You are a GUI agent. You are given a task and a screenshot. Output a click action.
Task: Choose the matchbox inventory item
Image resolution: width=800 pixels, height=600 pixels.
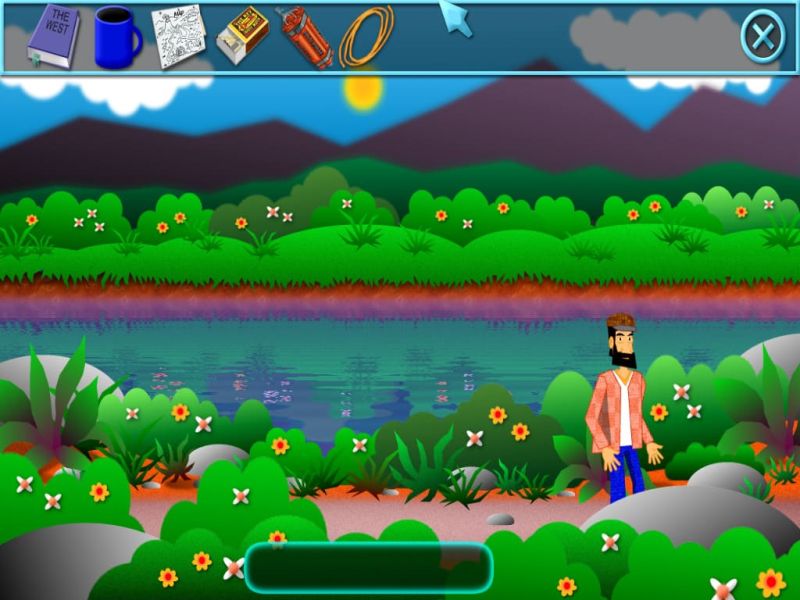click(x=241, y=37)
